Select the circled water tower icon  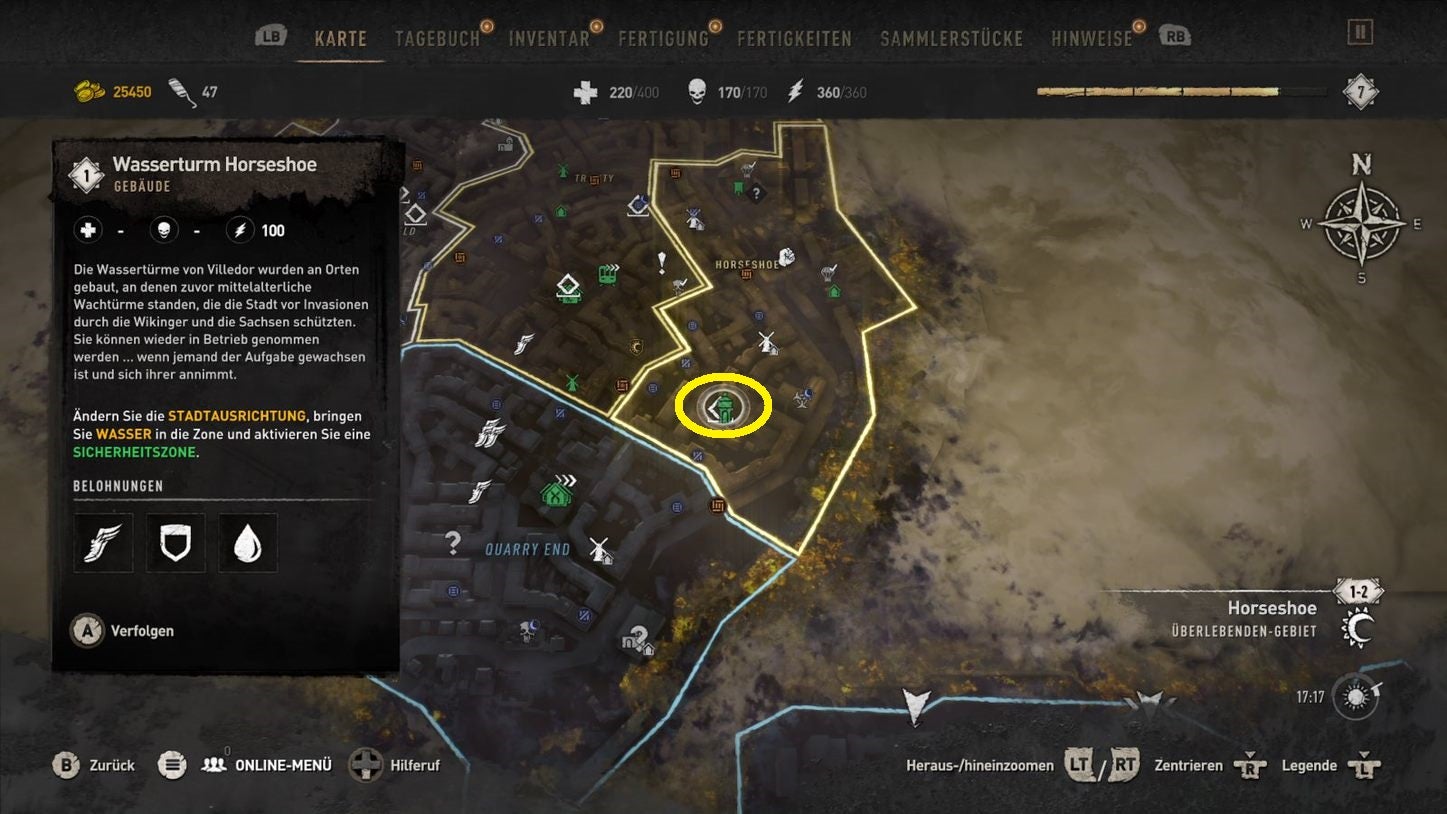(x=723, y=406)
